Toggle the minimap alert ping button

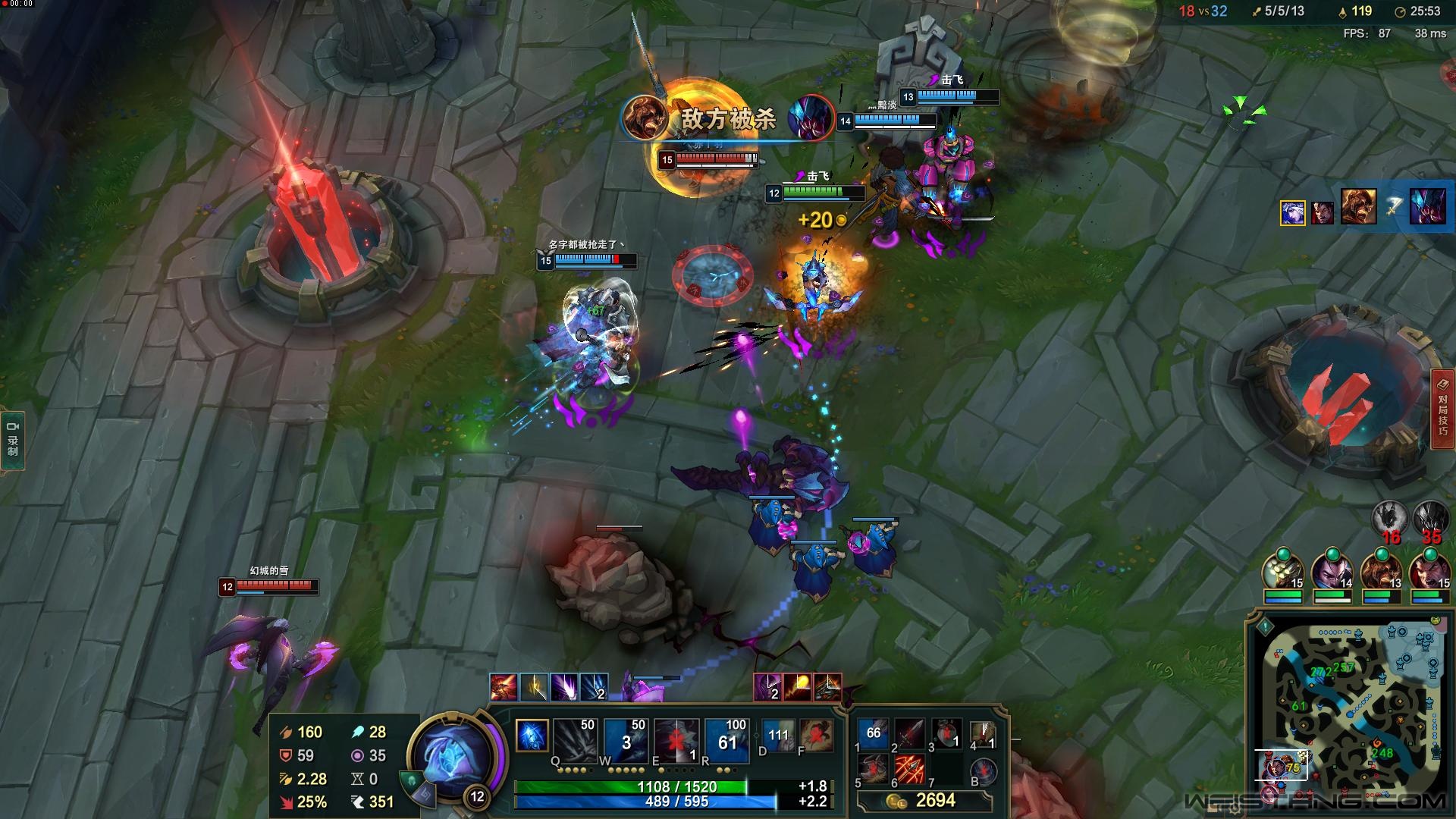(1264, 627)
